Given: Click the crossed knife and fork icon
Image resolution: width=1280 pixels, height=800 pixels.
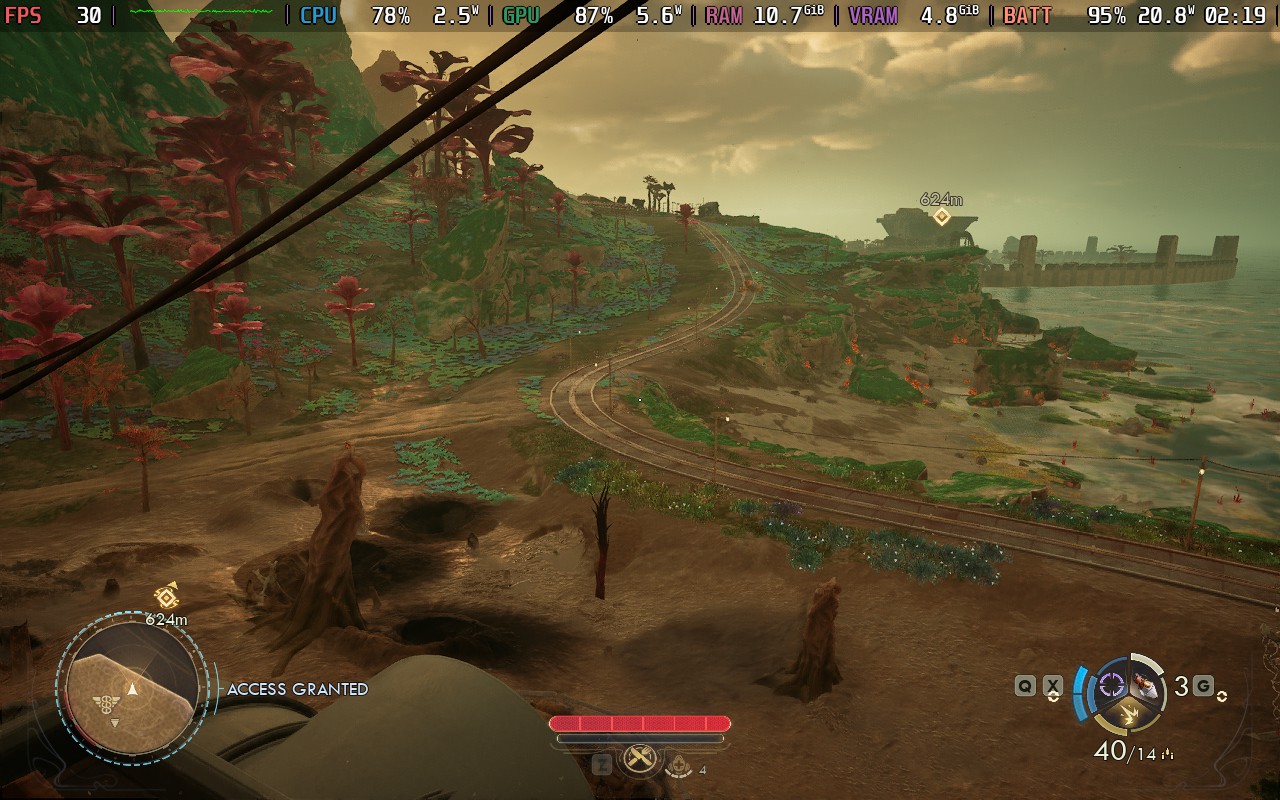Looking at the screenshot, I should 639,760.
